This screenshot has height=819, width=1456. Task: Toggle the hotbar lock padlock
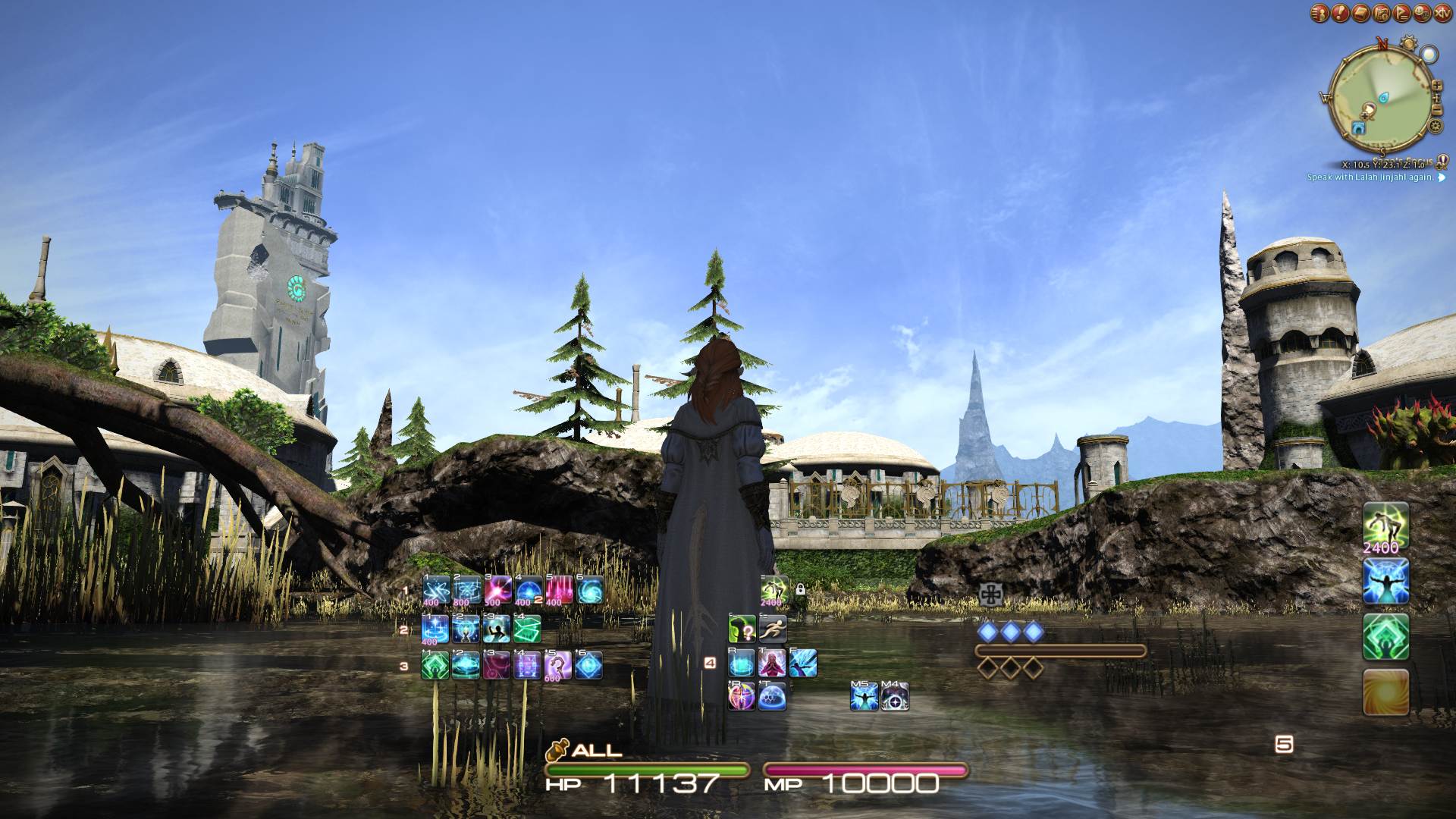[800, 589]
